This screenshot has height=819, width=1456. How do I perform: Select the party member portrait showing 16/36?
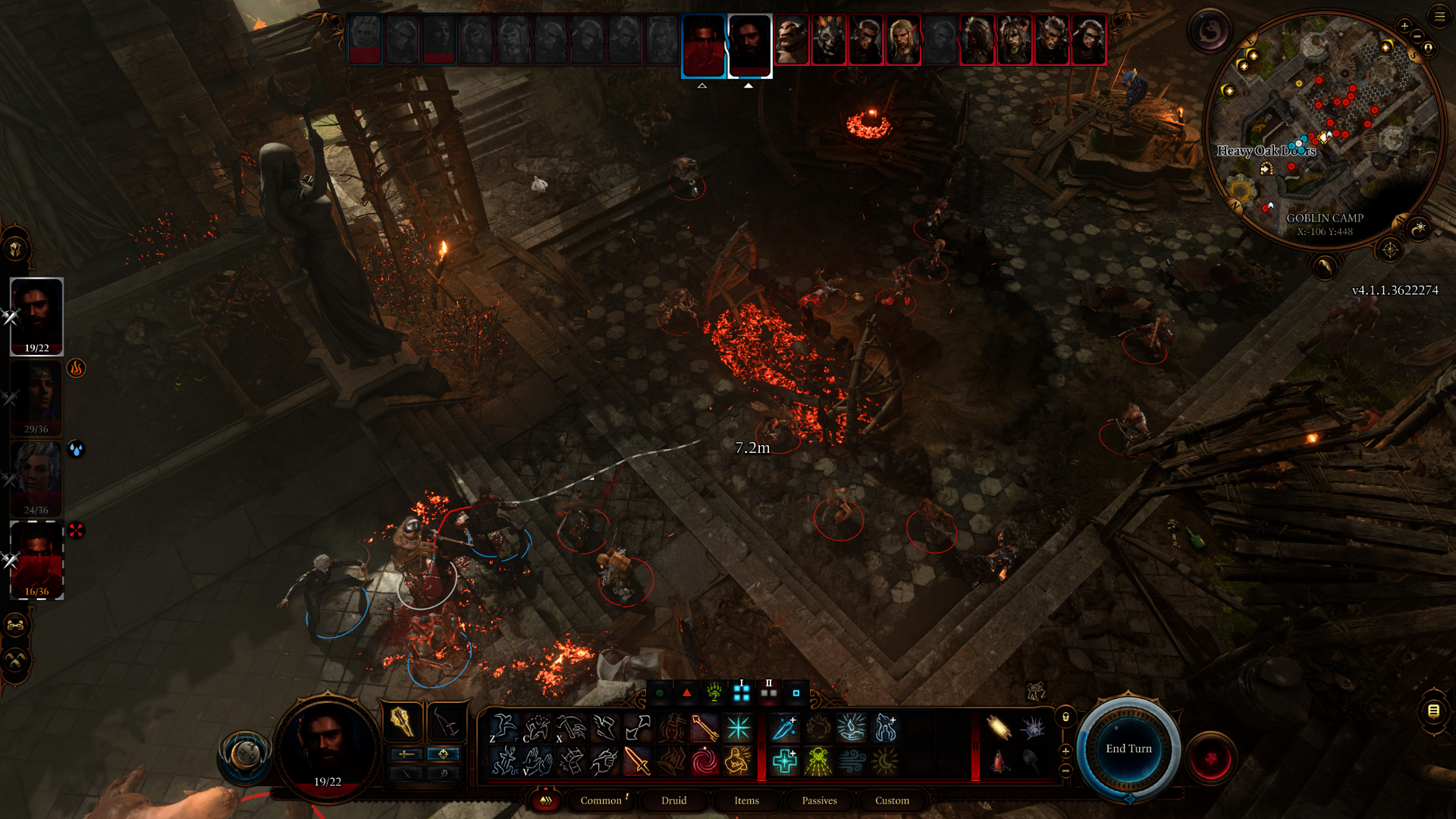coord(36,560)
